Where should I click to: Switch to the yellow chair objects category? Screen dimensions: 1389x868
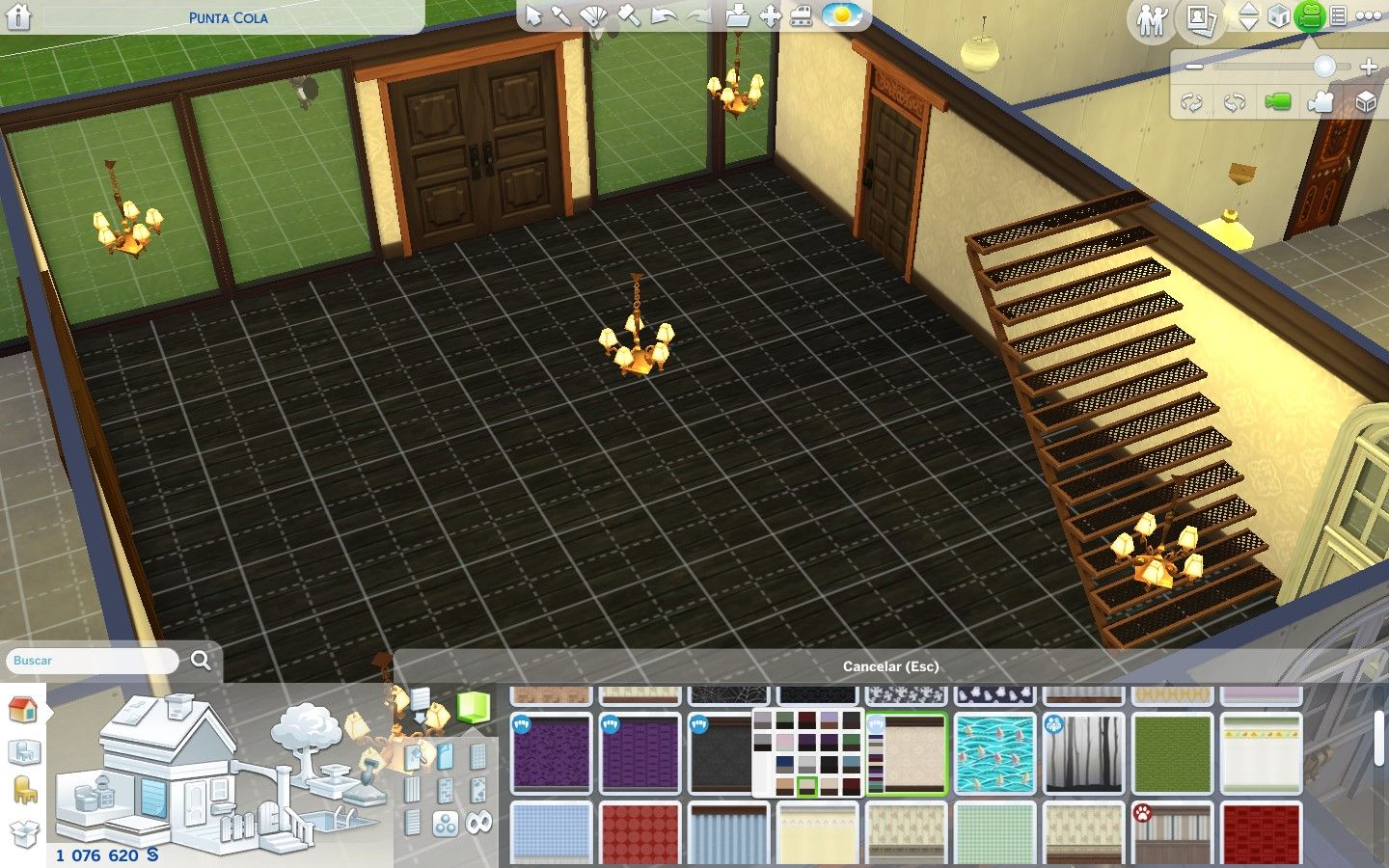(x=23, y=790)
